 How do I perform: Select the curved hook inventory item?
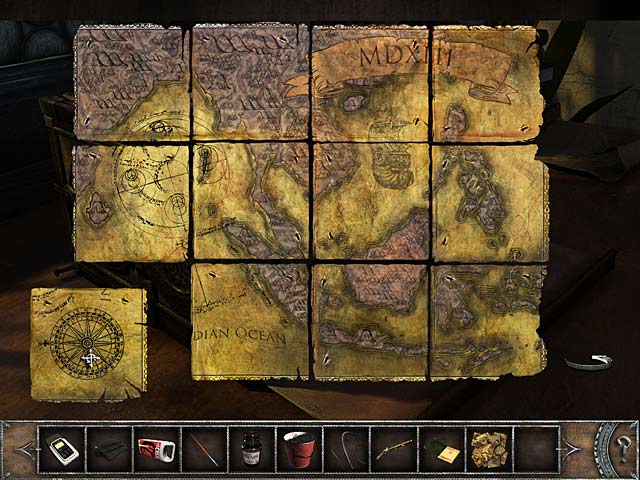(345, 447)
